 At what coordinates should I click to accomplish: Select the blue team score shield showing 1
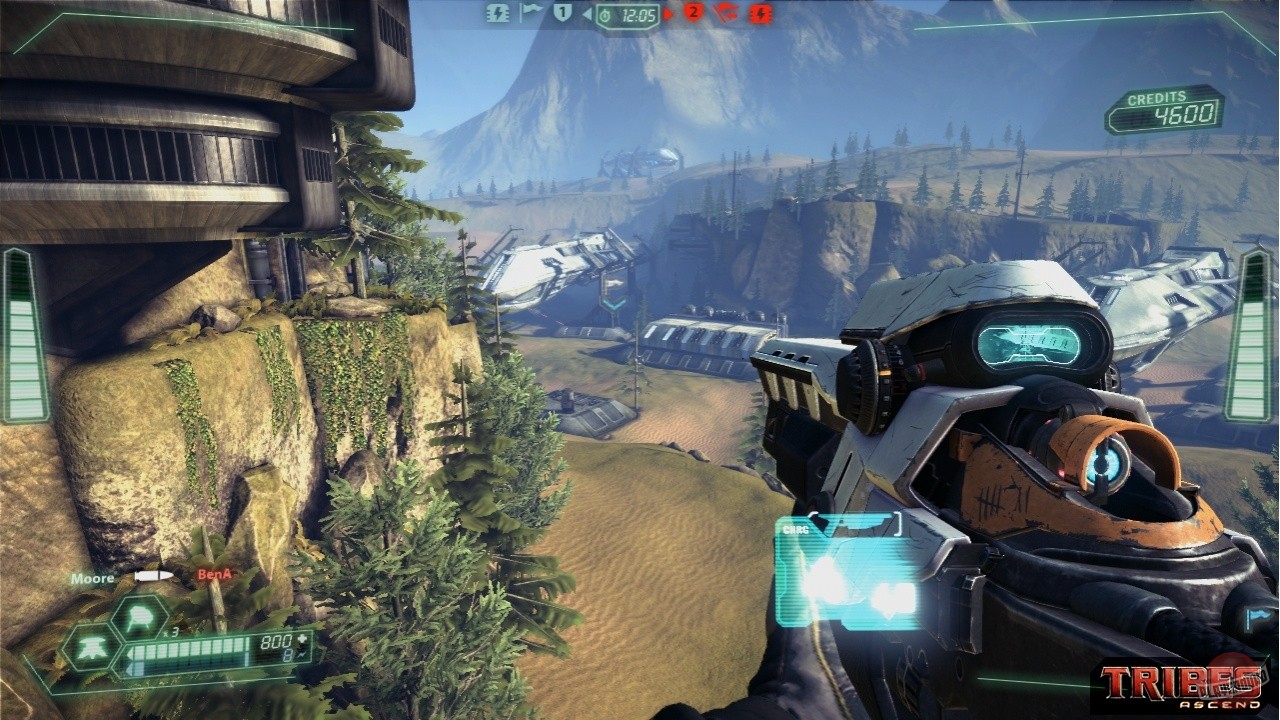pyautogui.click(x=561, y=13)
